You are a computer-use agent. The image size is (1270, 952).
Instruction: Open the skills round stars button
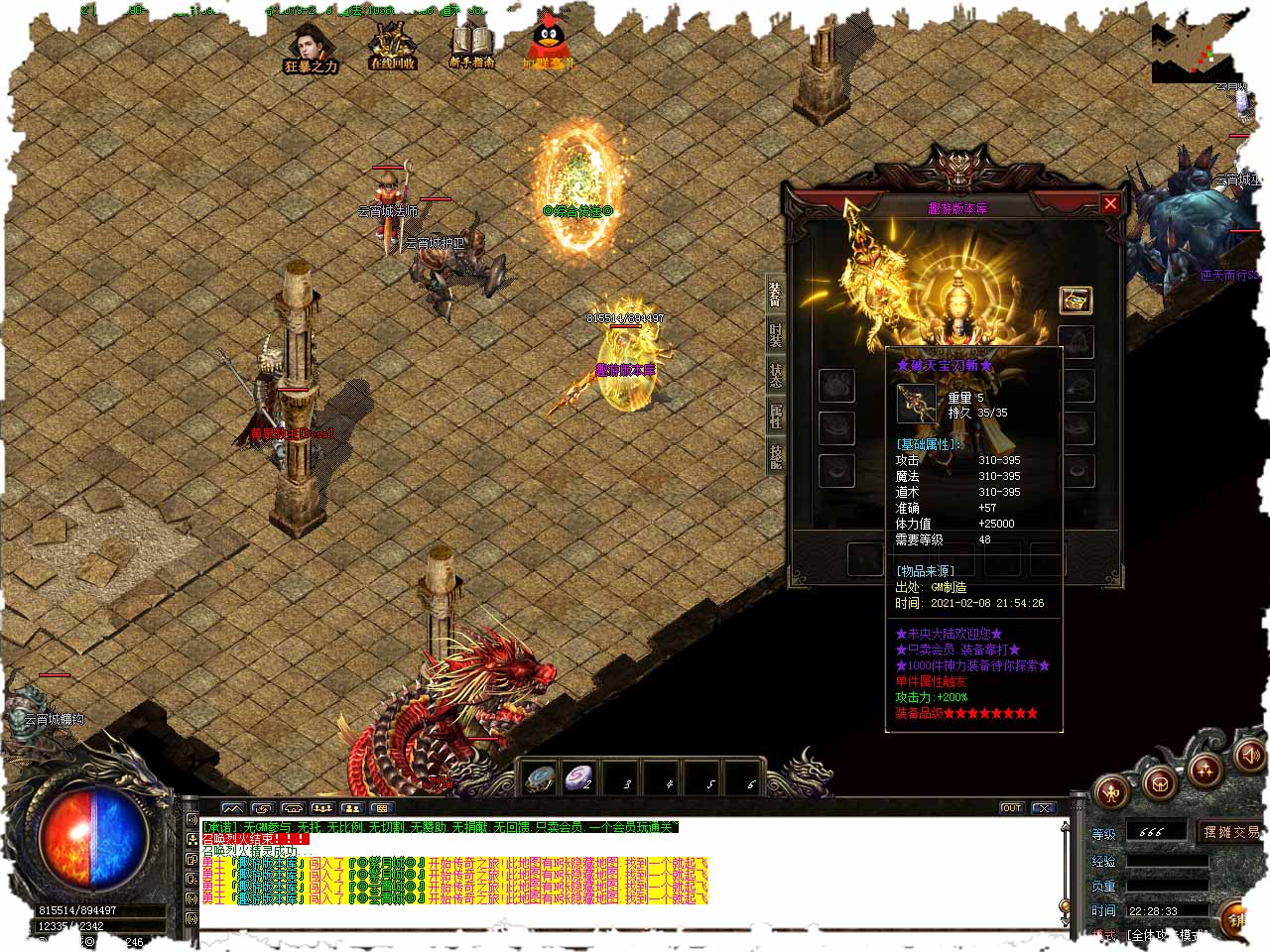click(1205, 770)
